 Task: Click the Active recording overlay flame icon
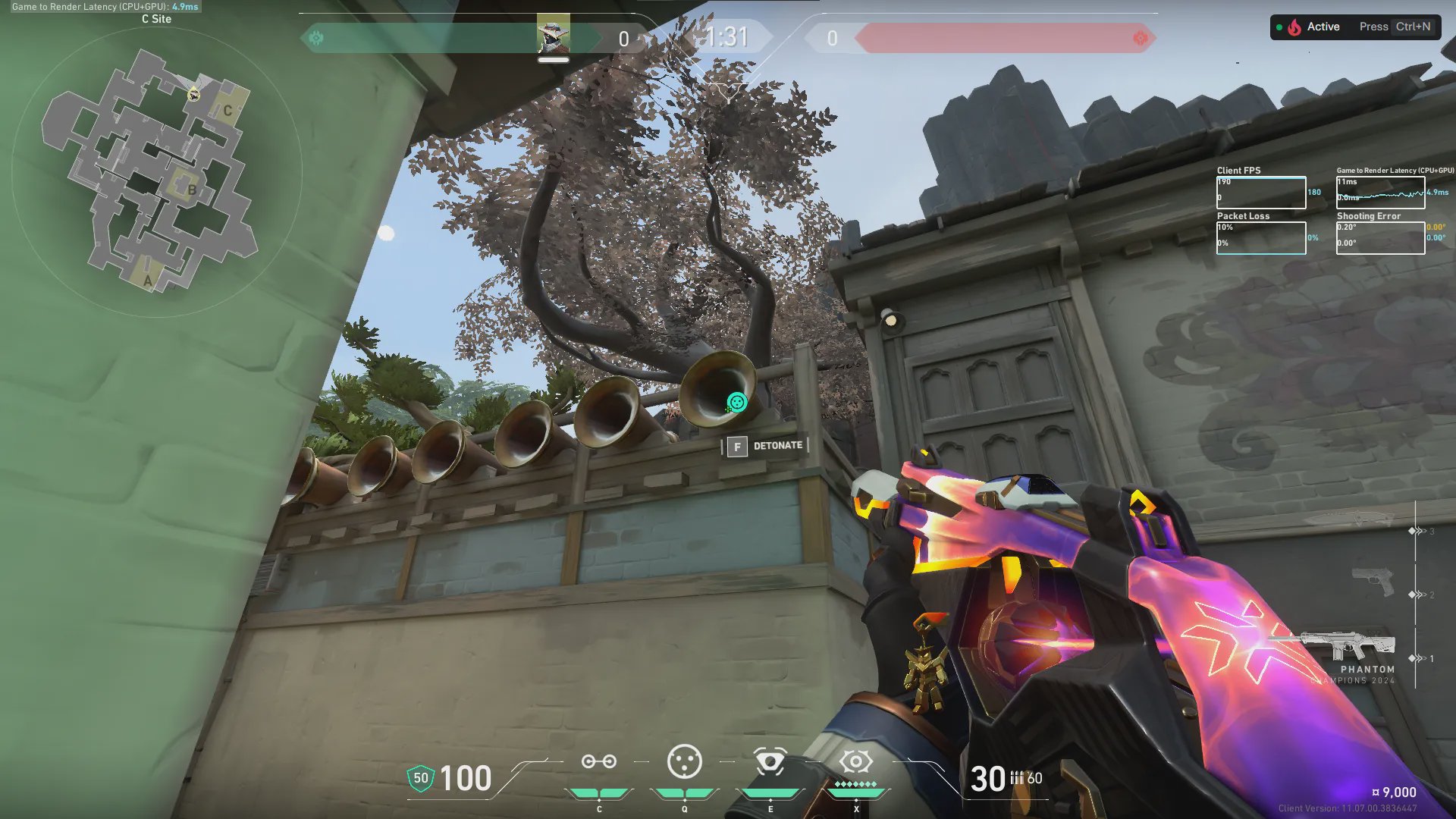[x=1294, y=27]
